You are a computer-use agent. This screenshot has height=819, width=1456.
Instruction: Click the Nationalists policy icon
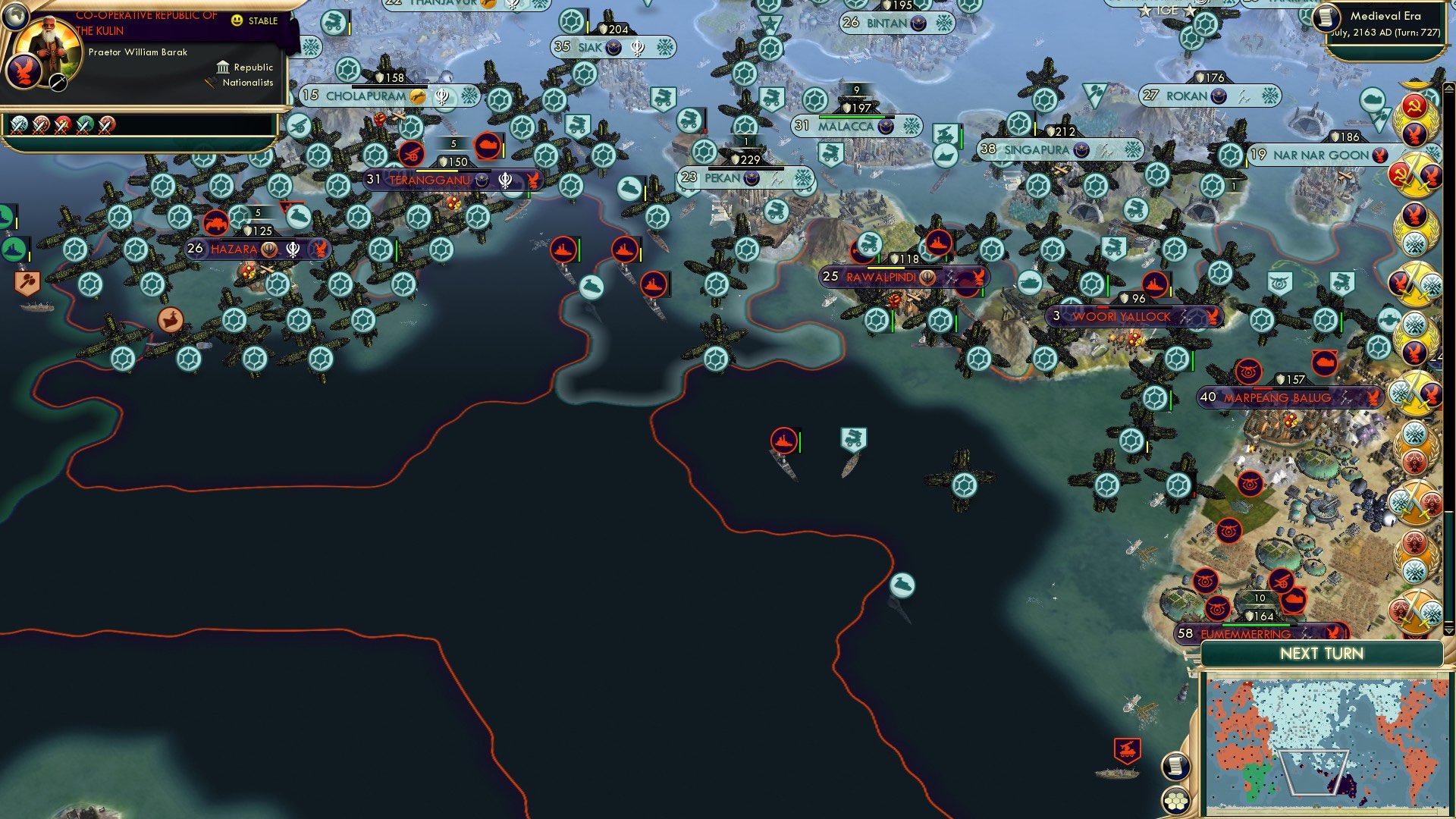tap(211, 82)
